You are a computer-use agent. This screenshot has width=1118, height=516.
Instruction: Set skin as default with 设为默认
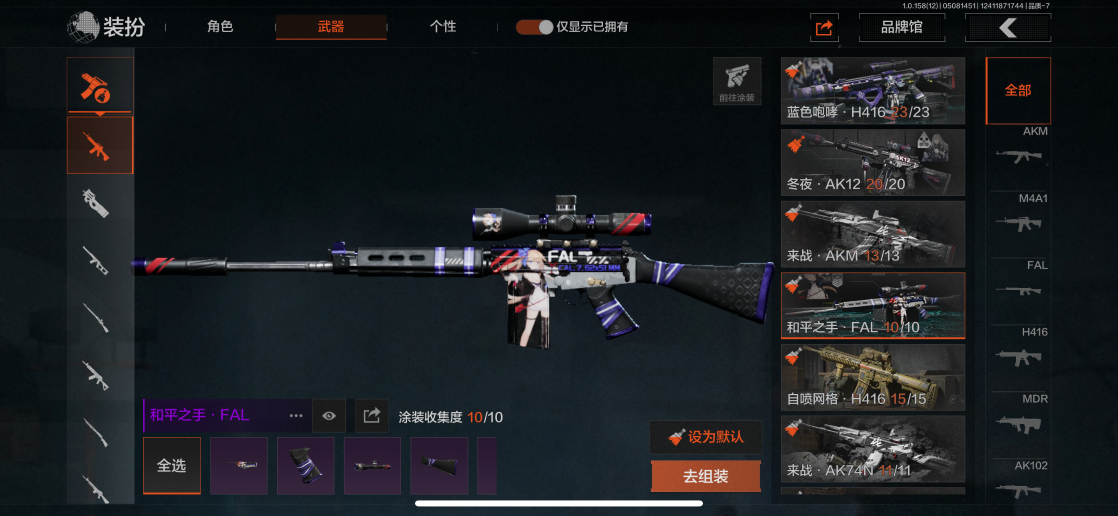[x=705, y=437]
